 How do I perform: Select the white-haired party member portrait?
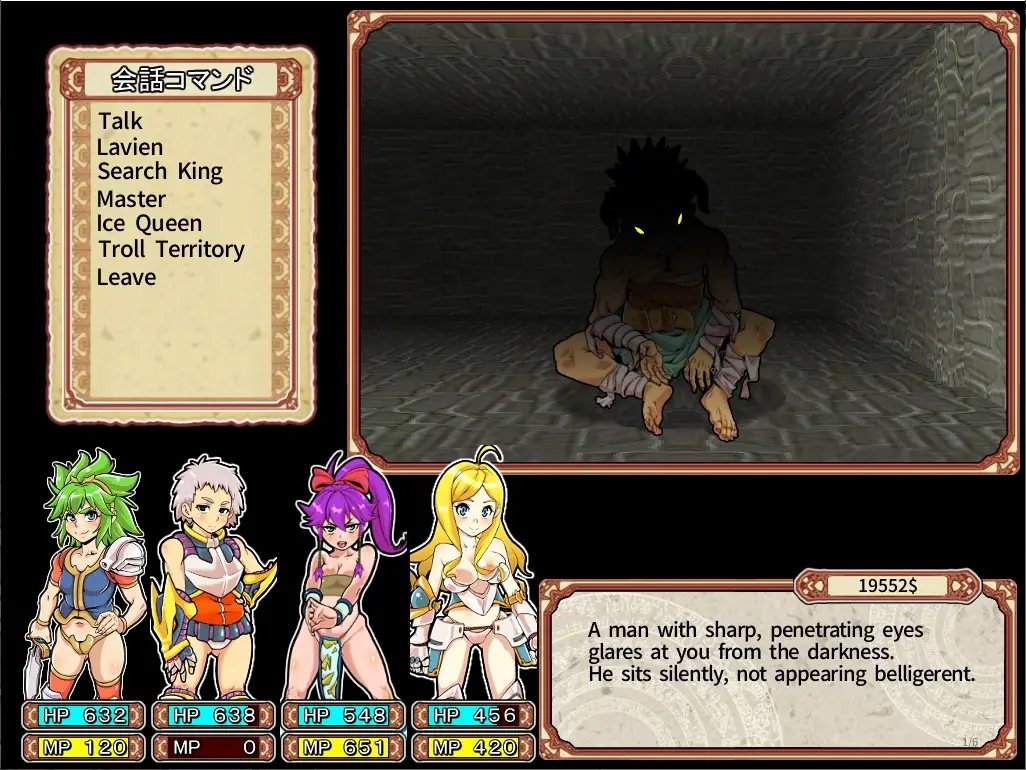click(211, 580)
